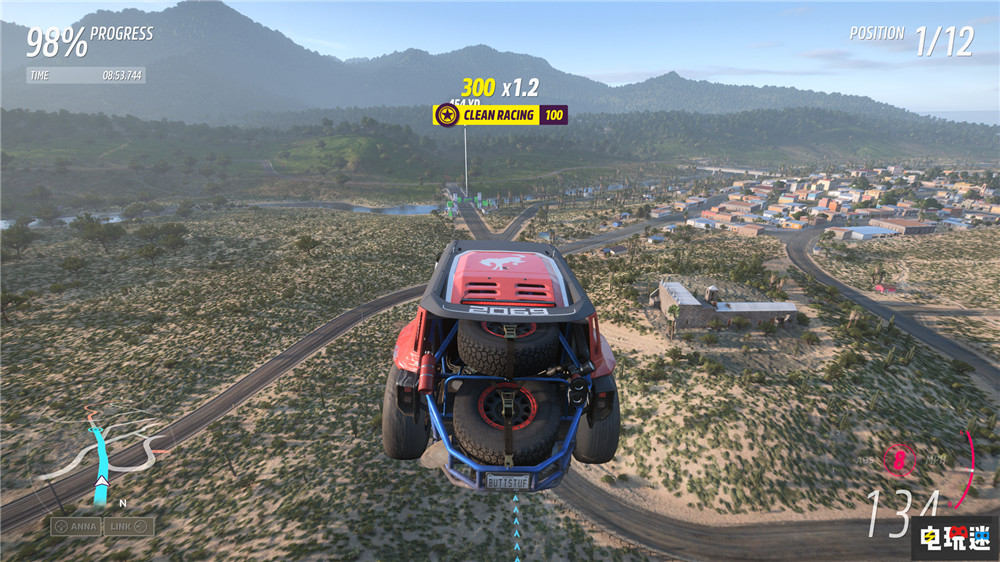Open the LINK chat button
Image resolution: width=1000 pixels, height=562 pixels.
pyautogui.click(x=129, y=526)
